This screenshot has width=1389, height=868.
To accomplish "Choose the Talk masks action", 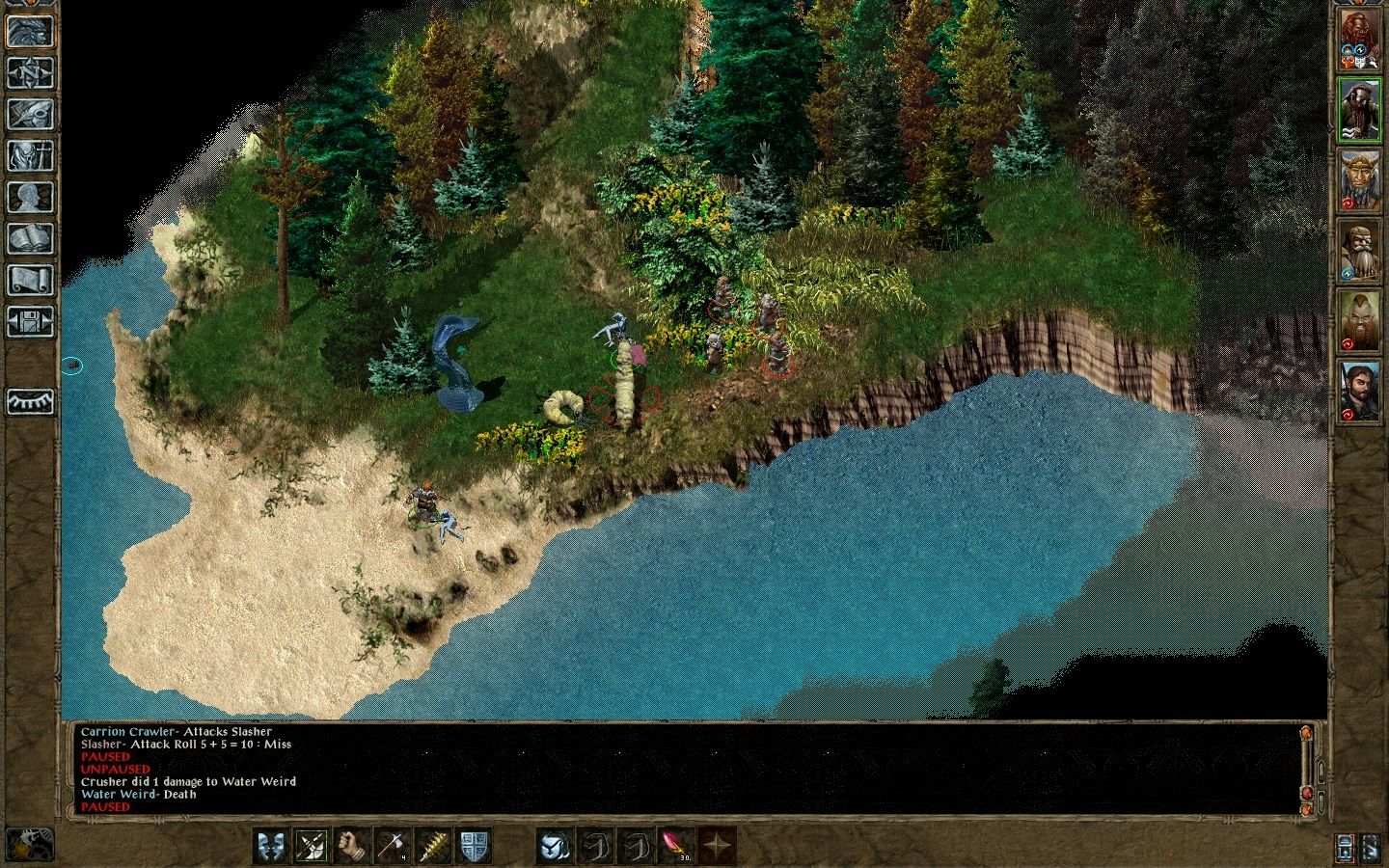I will [x=271, y=846].
